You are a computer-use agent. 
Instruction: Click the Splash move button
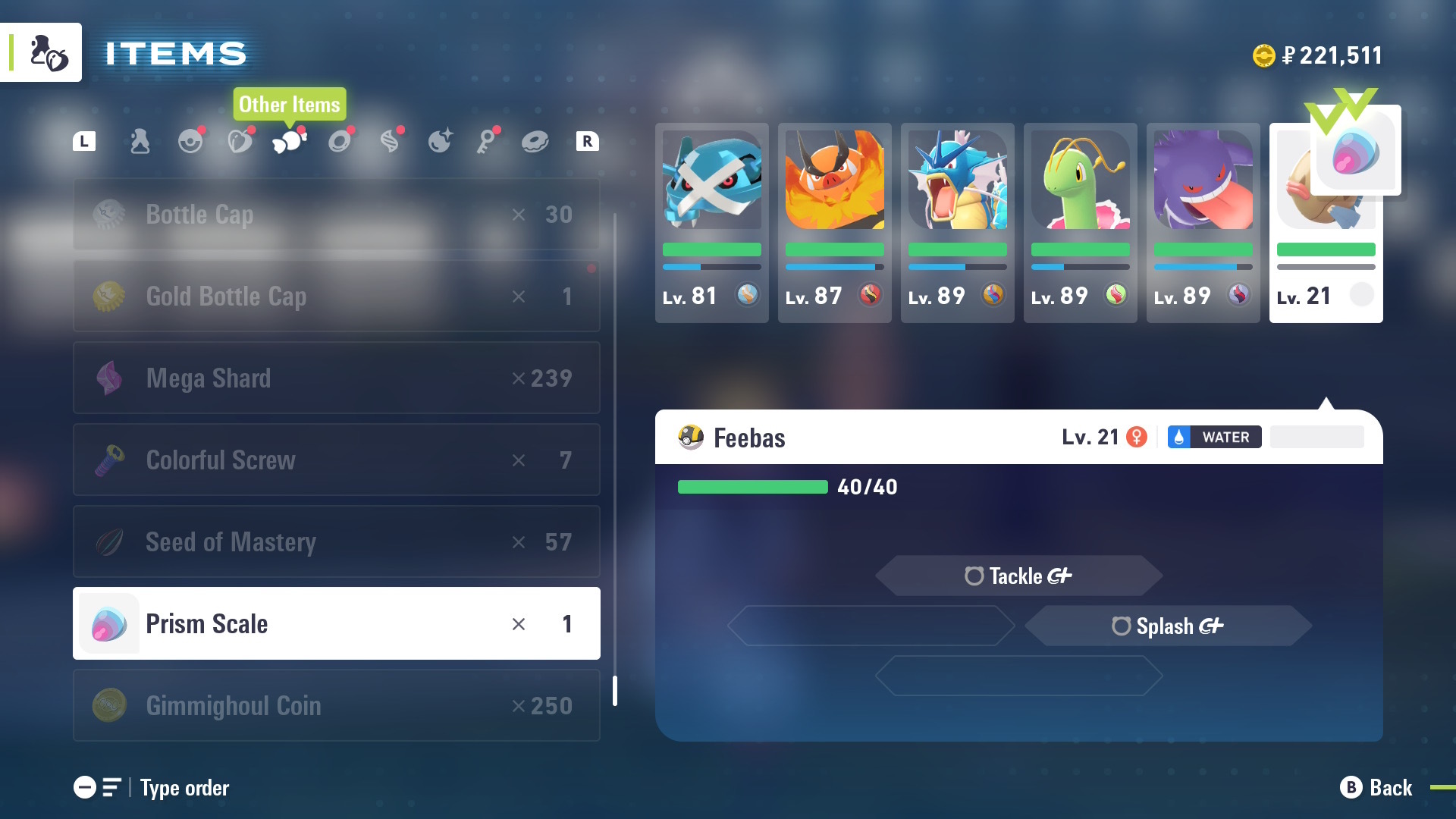tap(1168, 626)
